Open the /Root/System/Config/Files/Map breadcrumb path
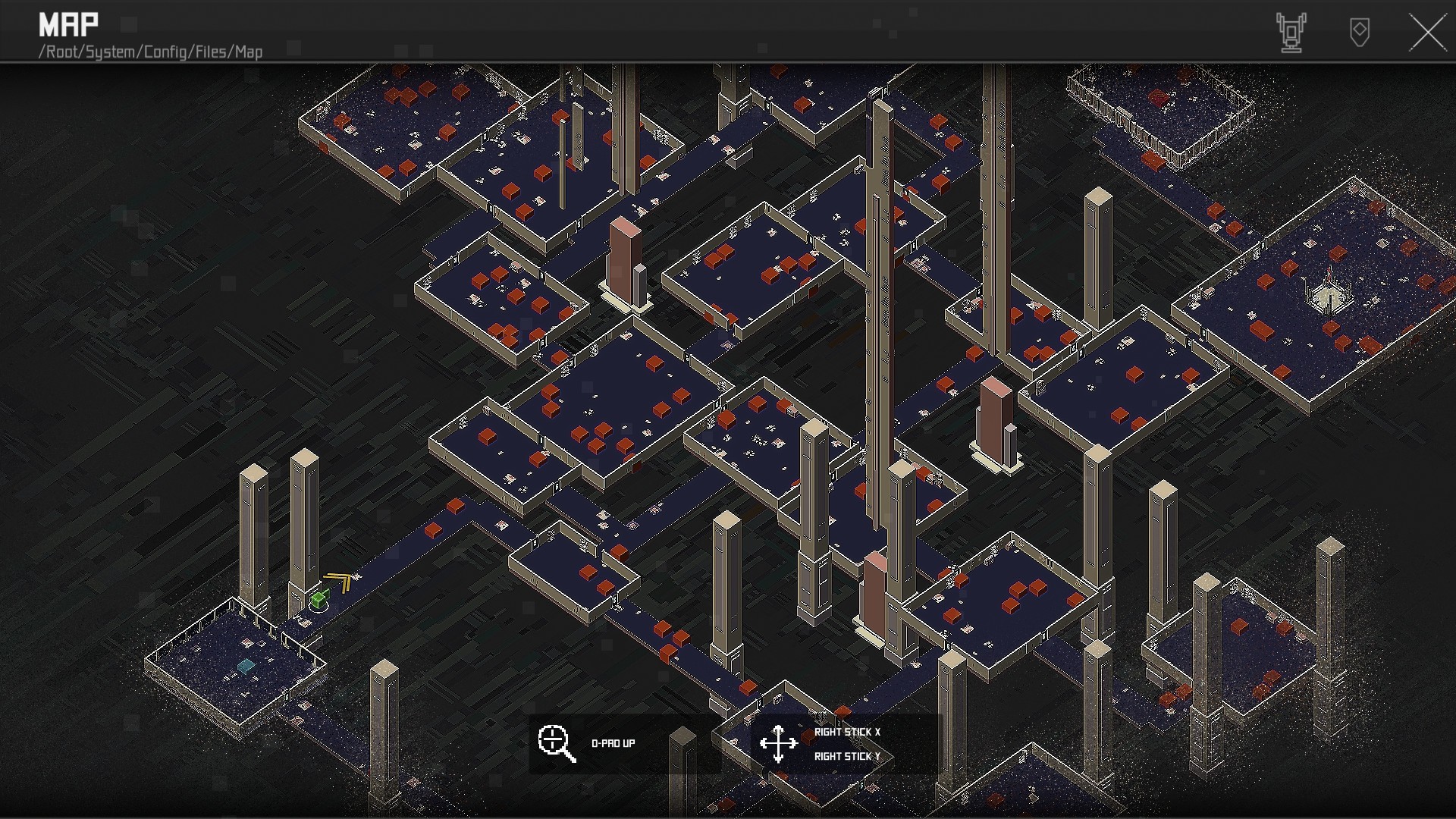This screenshot has height=819, width=1456. pyautogui.click(x=151, y=52)
